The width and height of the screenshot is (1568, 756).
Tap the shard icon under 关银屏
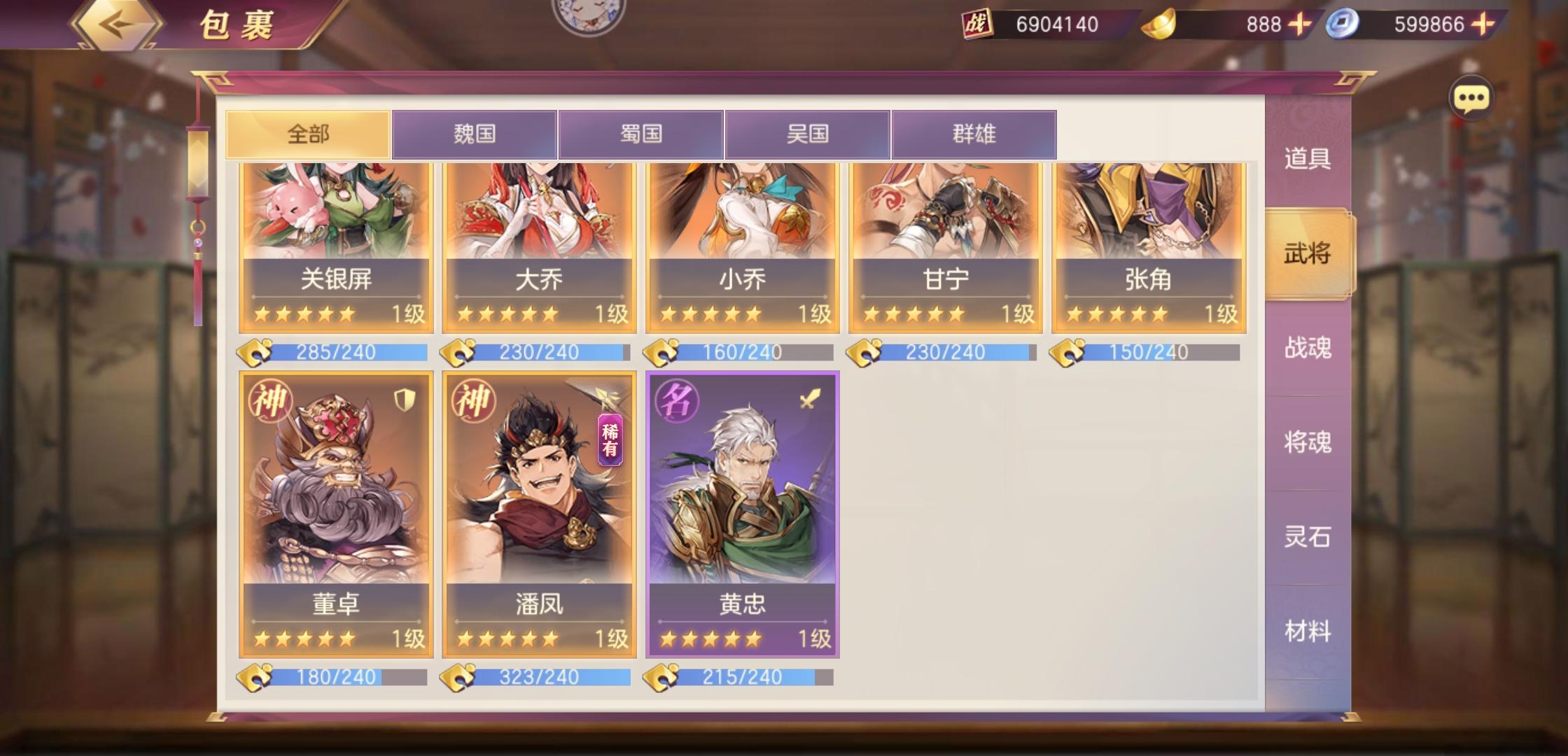point(257,352)
